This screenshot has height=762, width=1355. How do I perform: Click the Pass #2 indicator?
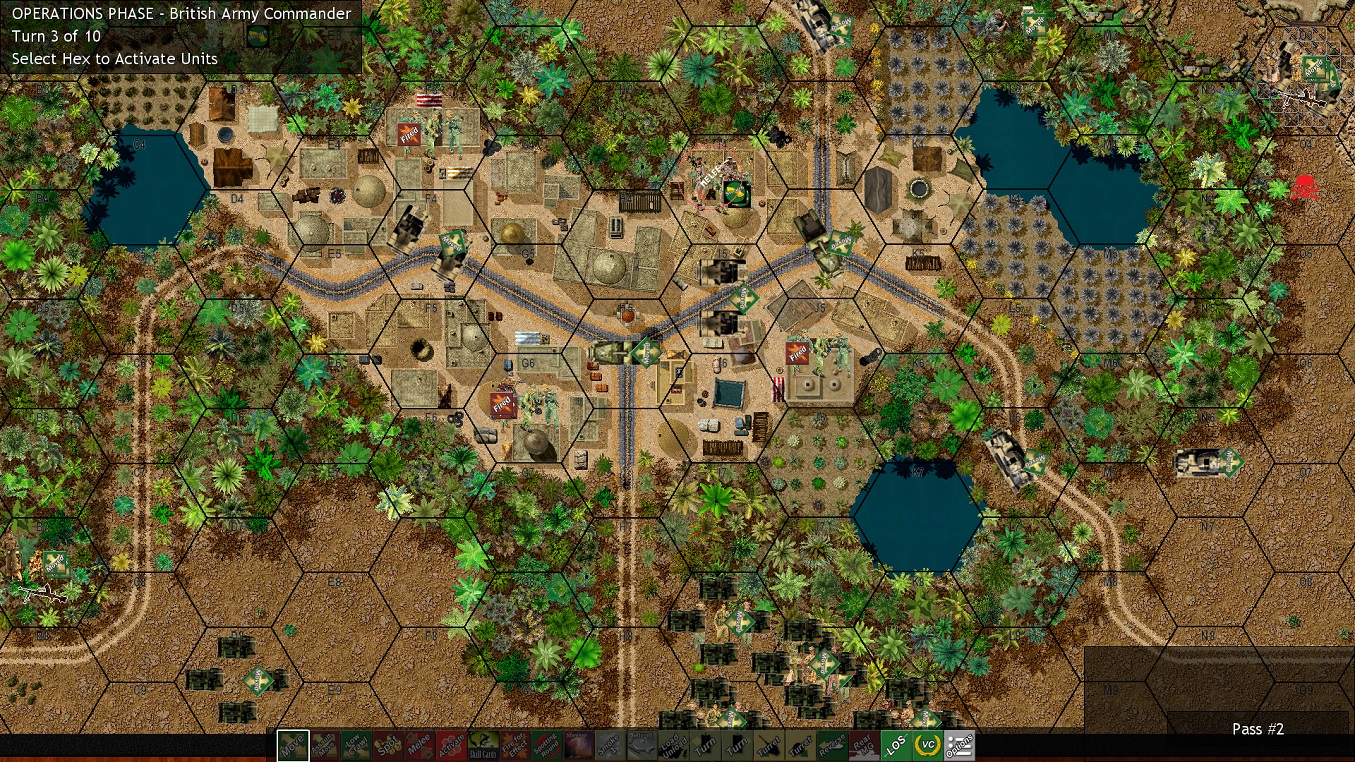[x=1257, y=729]
